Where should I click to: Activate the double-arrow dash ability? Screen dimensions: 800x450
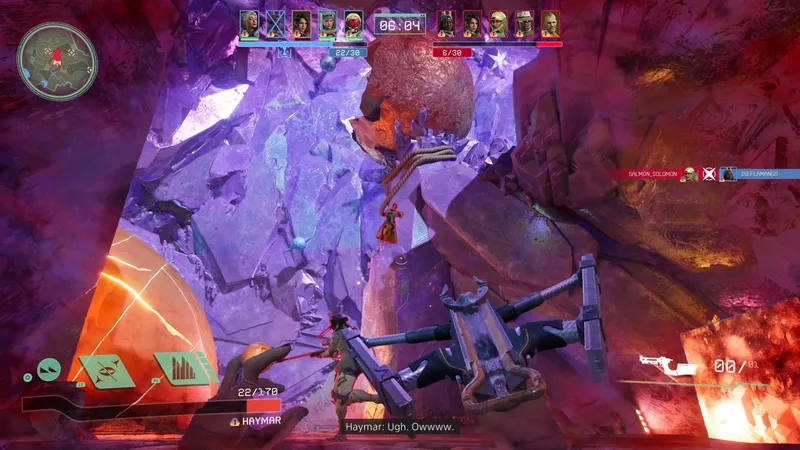[50, 370]
